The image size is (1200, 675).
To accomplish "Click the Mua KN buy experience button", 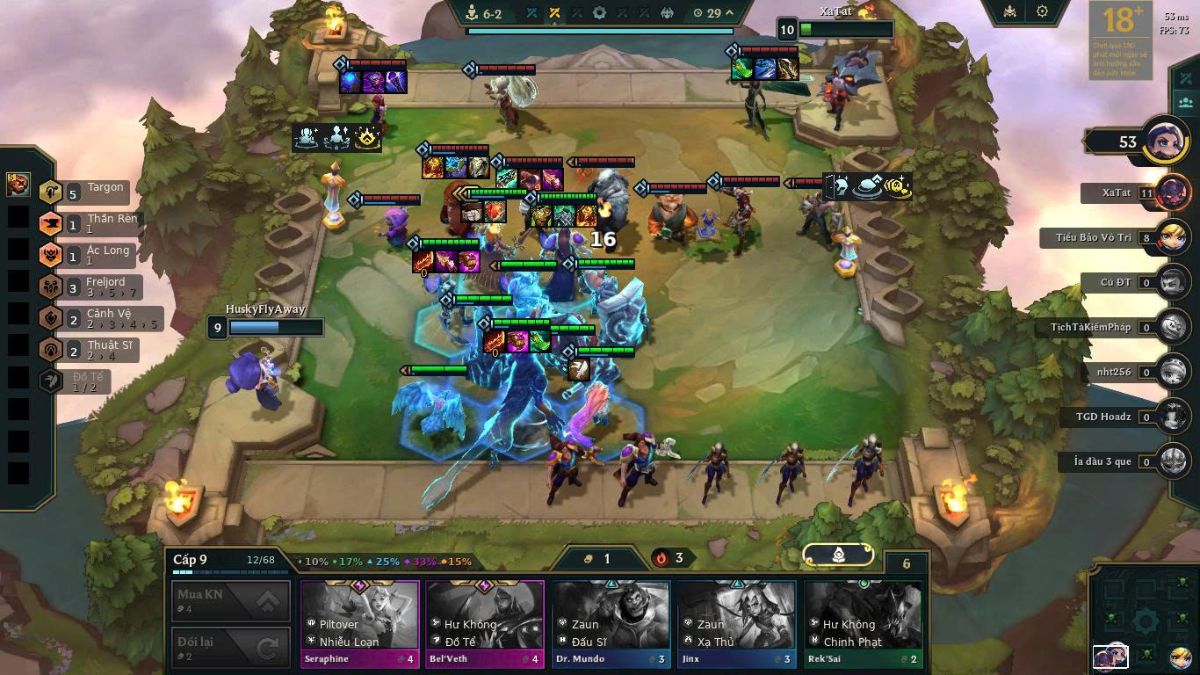I will tap(231, 601).
